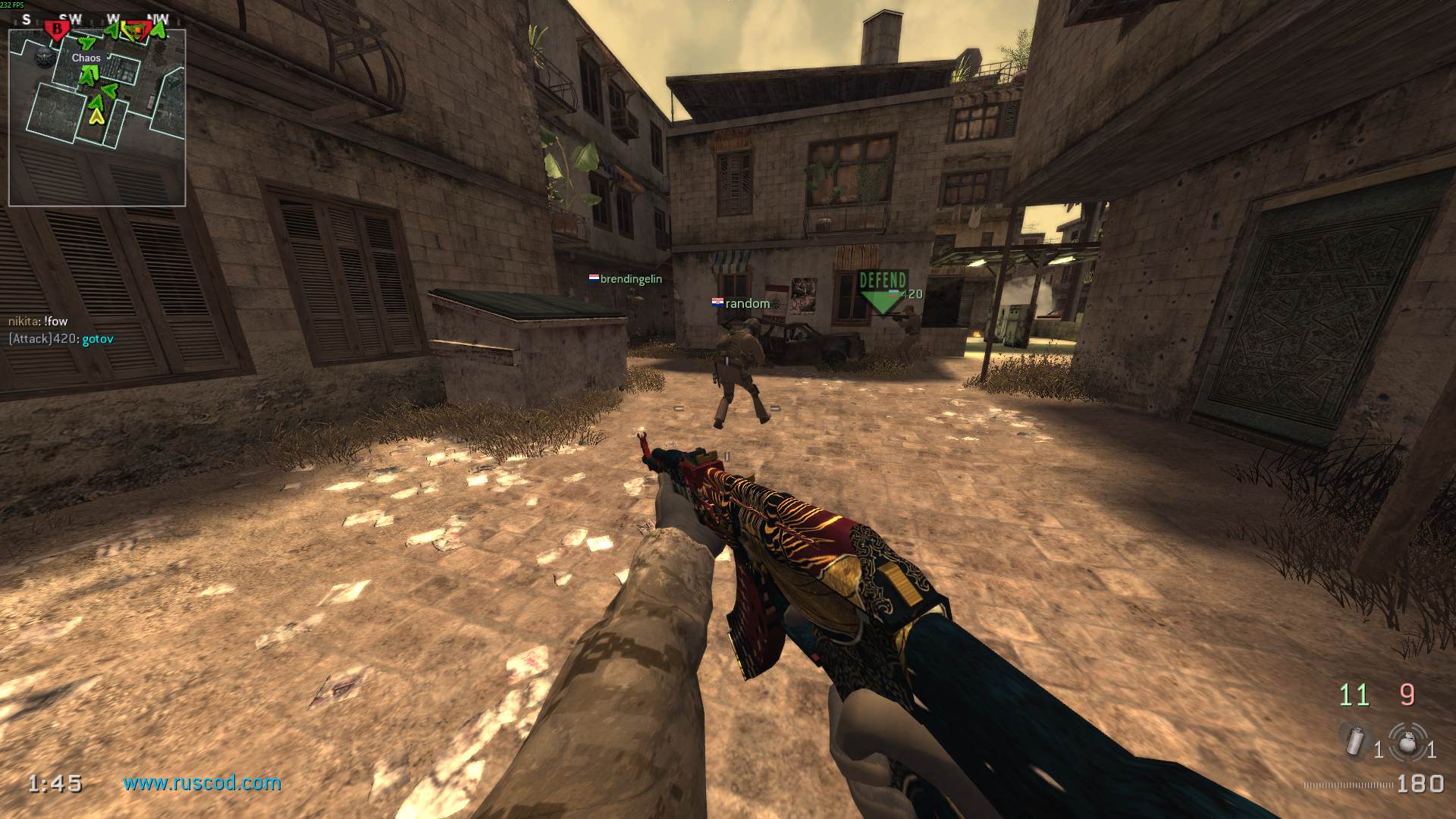This screenshot has height=819, width=1456.
Task: Toggle a green teammate arrow on the minimap
Action: coord(89,76)
